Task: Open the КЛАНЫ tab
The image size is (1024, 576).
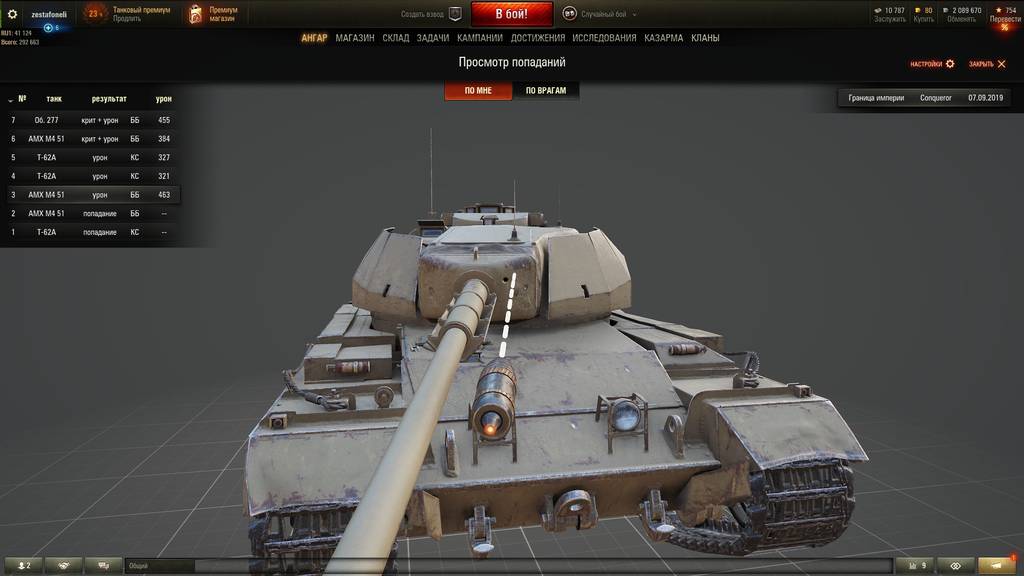Action: point(705,38)
